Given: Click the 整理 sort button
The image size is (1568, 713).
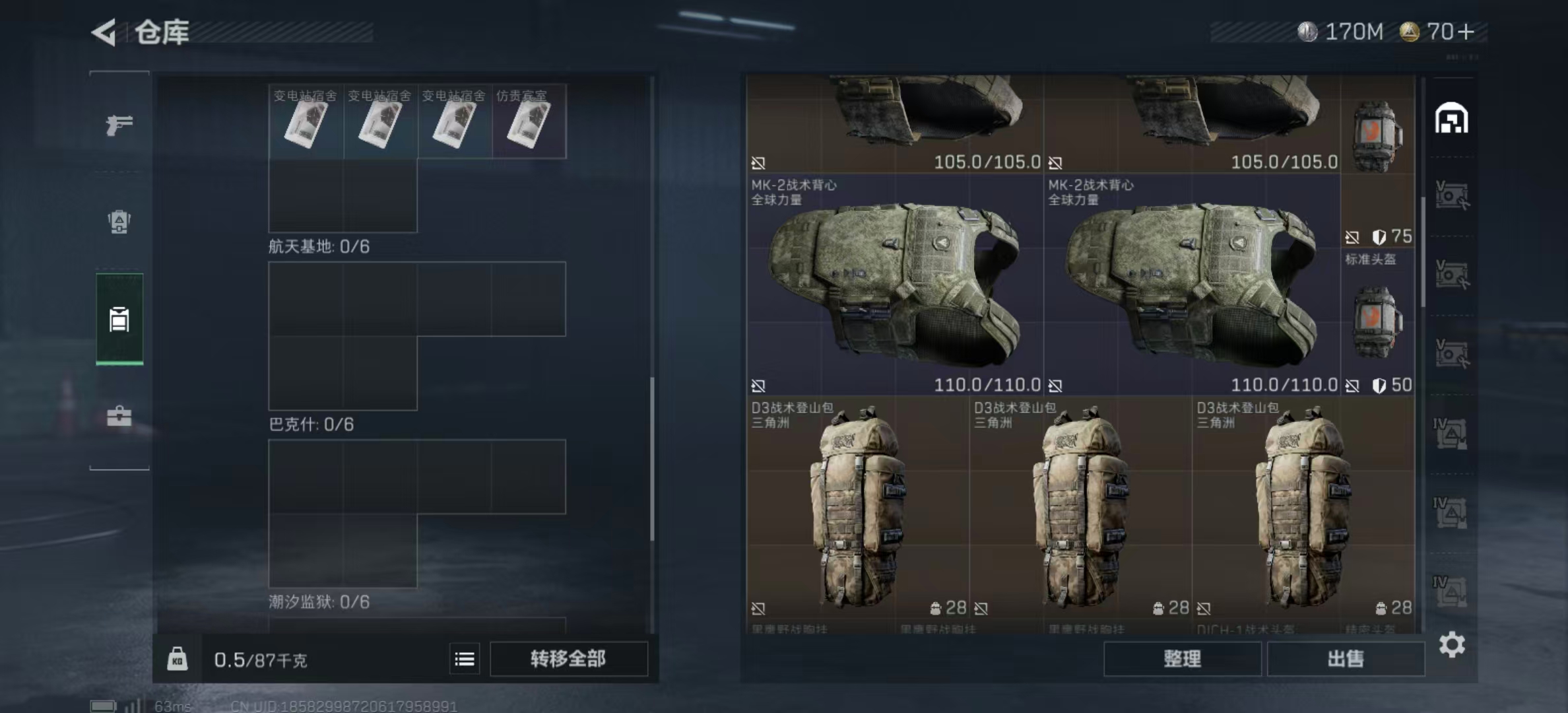Looking at the screenshot, I should click(1182, 659).
